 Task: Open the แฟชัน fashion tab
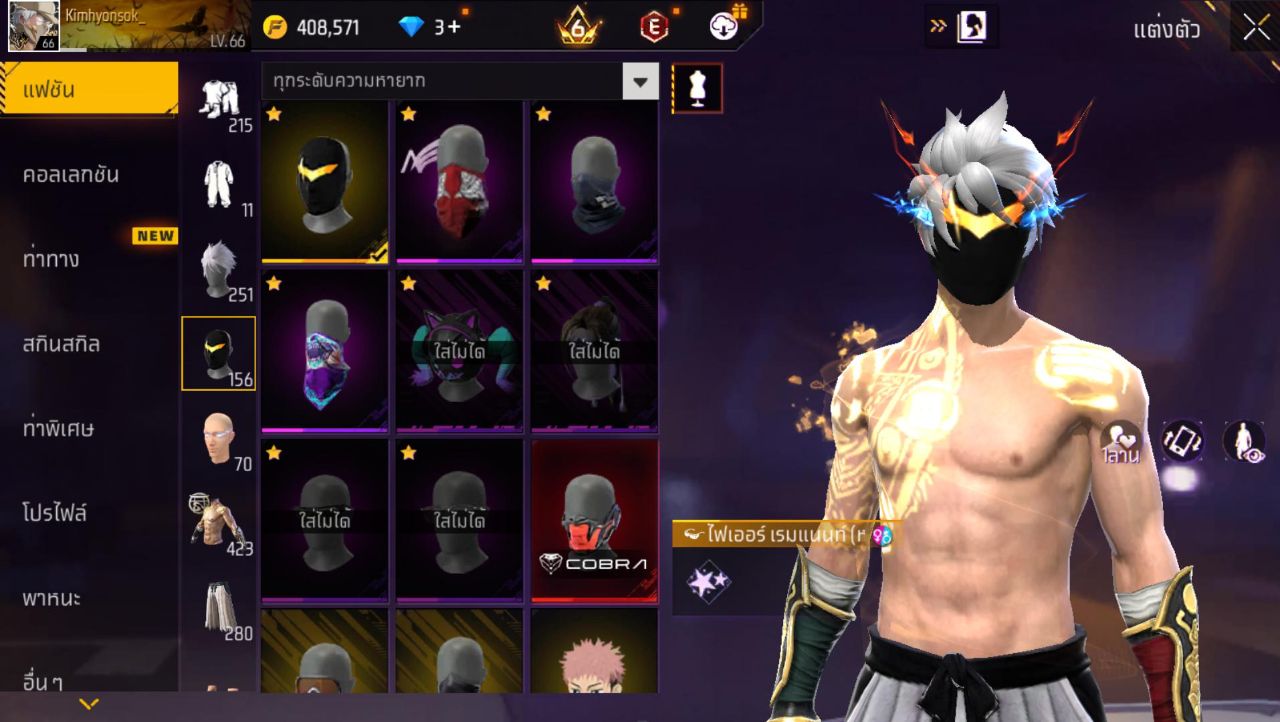(88, 90)
